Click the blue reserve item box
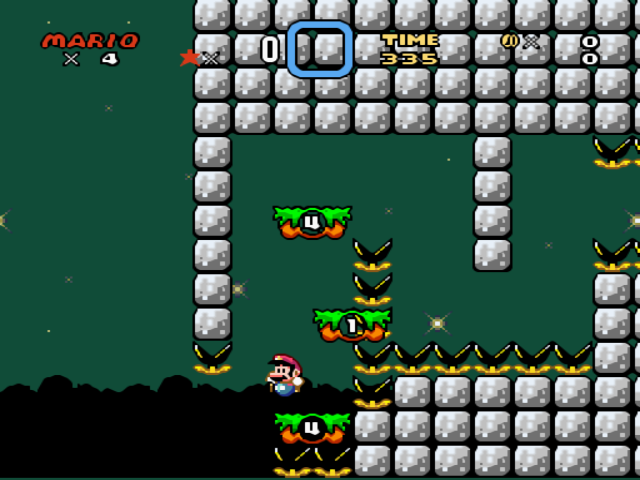Screen dimensions: 640x480 coord(320,49)
